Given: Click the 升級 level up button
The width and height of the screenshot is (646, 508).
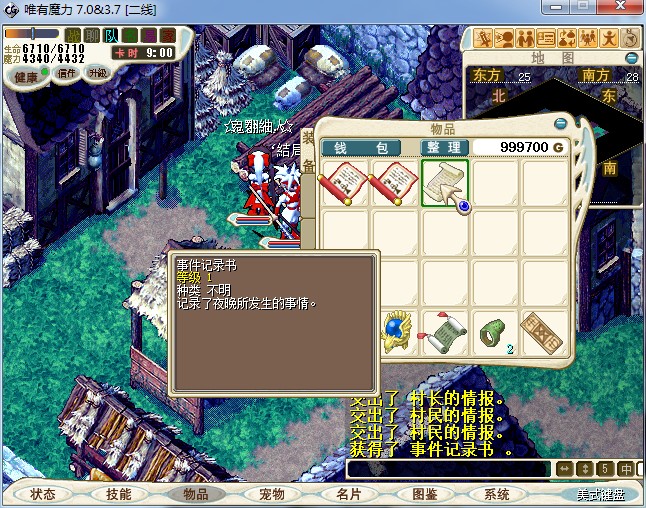Looking at the screenshot, I should point(97,73).
